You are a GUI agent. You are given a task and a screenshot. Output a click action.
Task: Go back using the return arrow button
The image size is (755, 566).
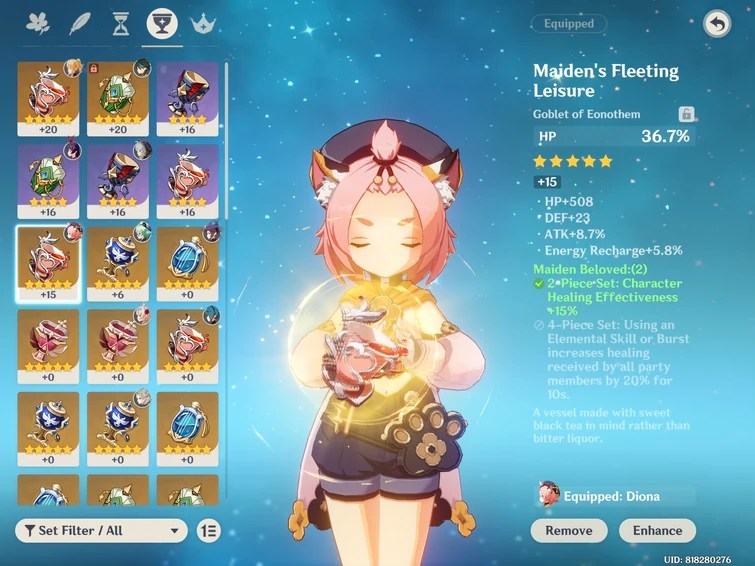point(716,24)
